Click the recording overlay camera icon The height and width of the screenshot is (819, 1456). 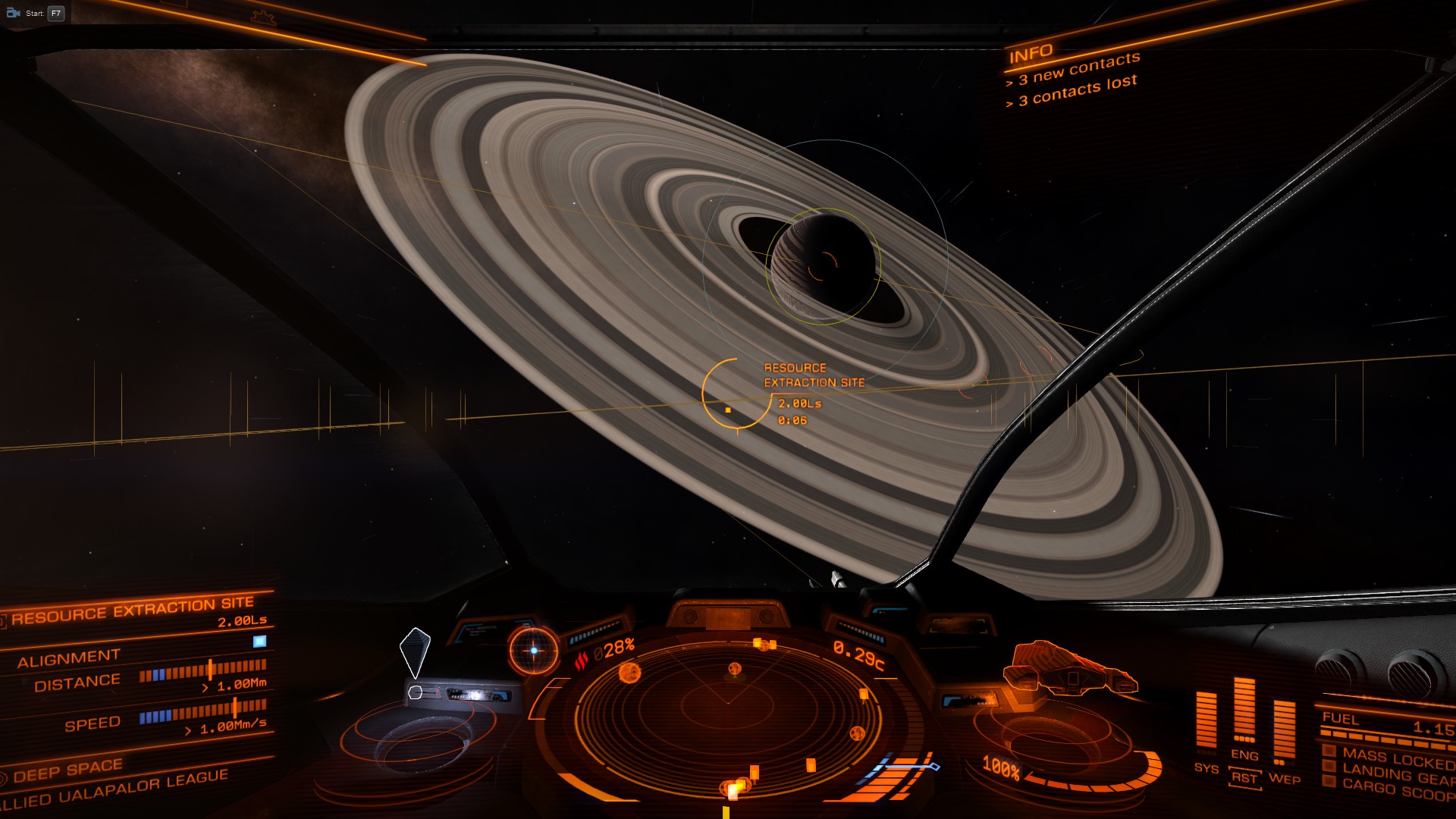pos(13,13)
